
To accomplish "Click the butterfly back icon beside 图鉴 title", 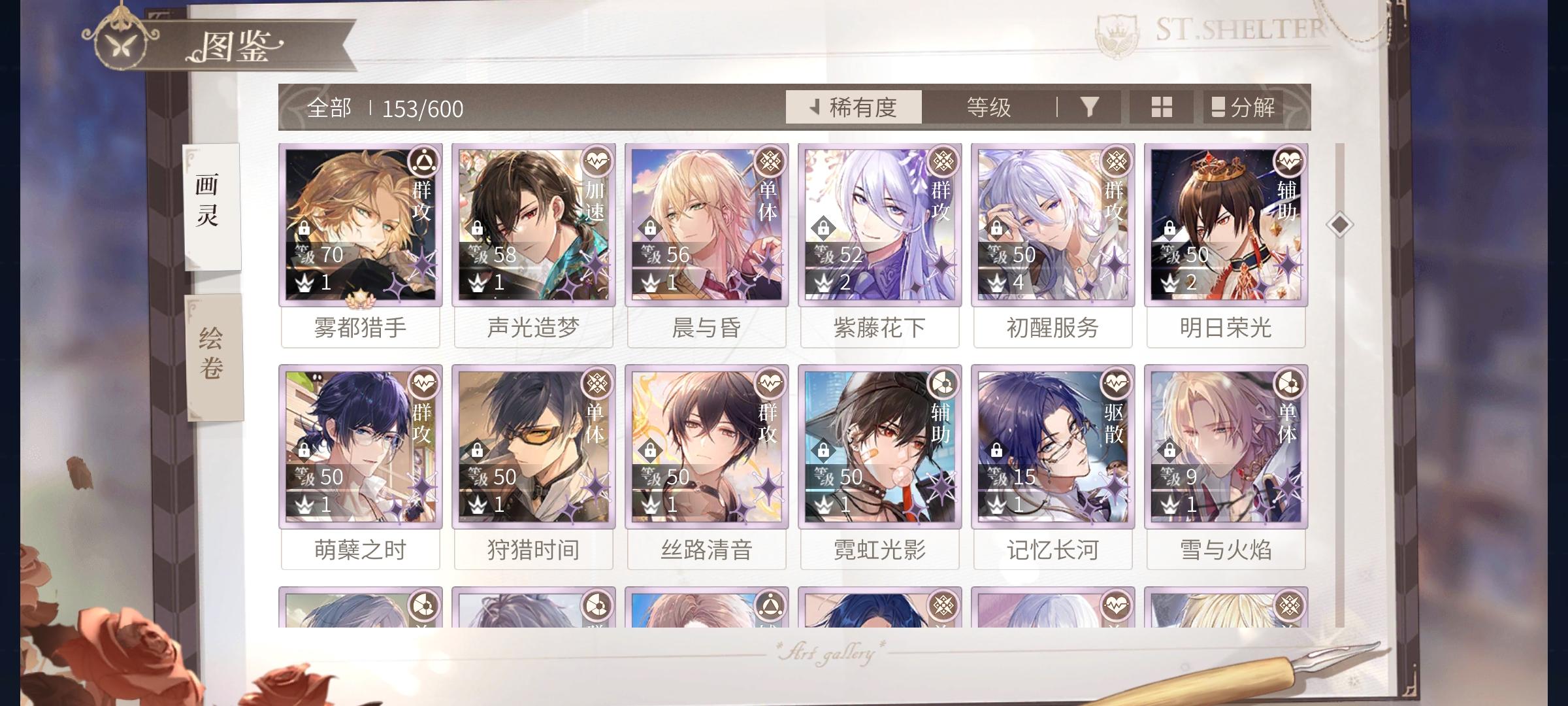I will pos(121,46).
